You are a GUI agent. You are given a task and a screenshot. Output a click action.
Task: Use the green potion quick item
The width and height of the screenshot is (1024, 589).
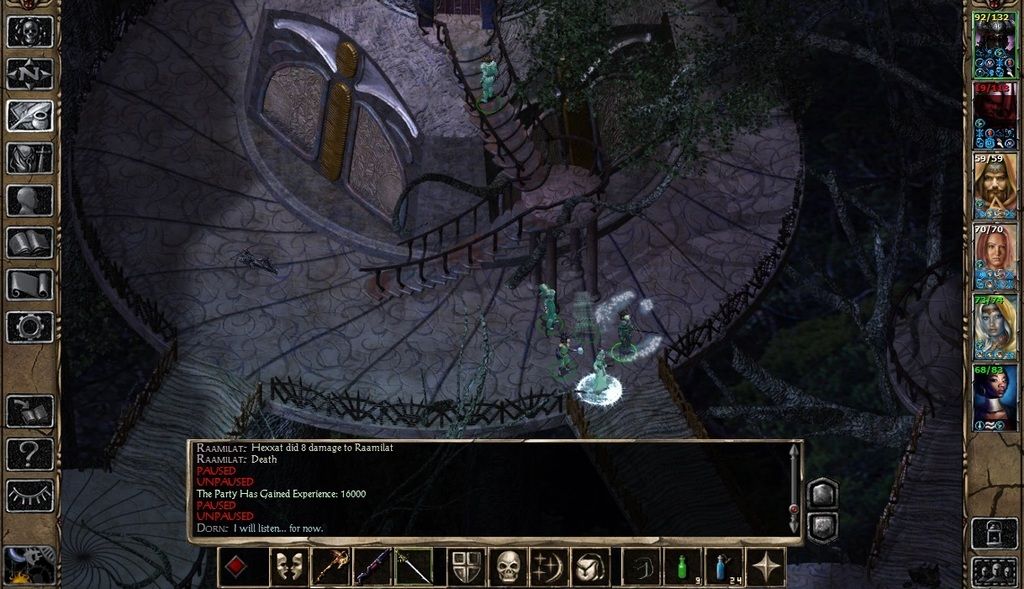point(684,567)
